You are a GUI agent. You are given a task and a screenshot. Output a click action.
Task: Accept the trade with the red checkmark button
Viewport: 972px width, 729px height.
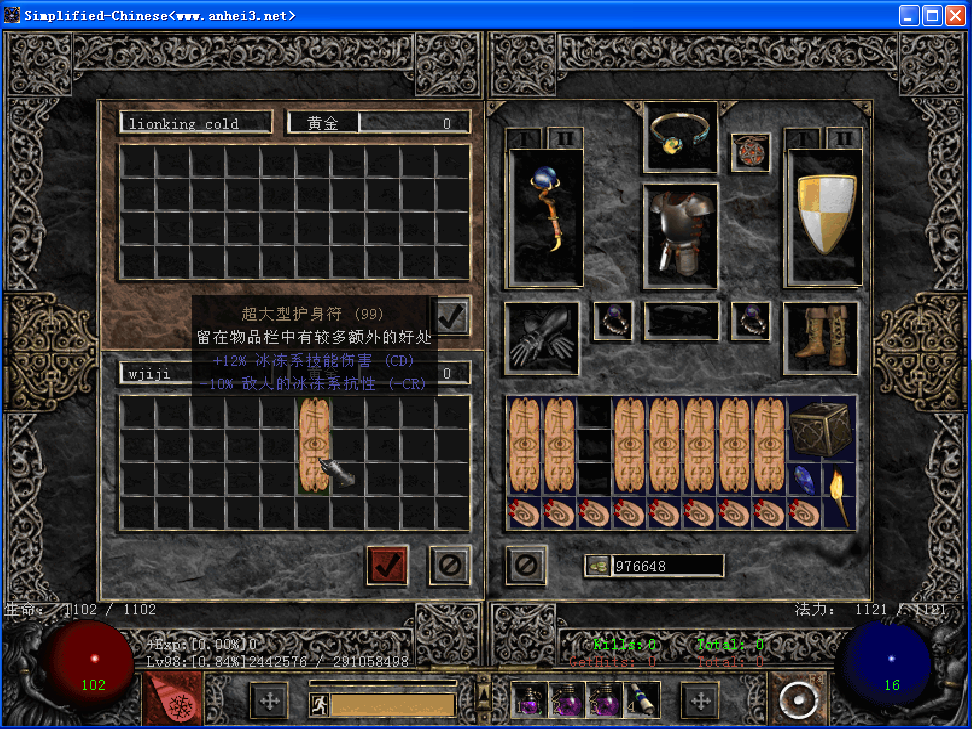(x=387, y=565)
